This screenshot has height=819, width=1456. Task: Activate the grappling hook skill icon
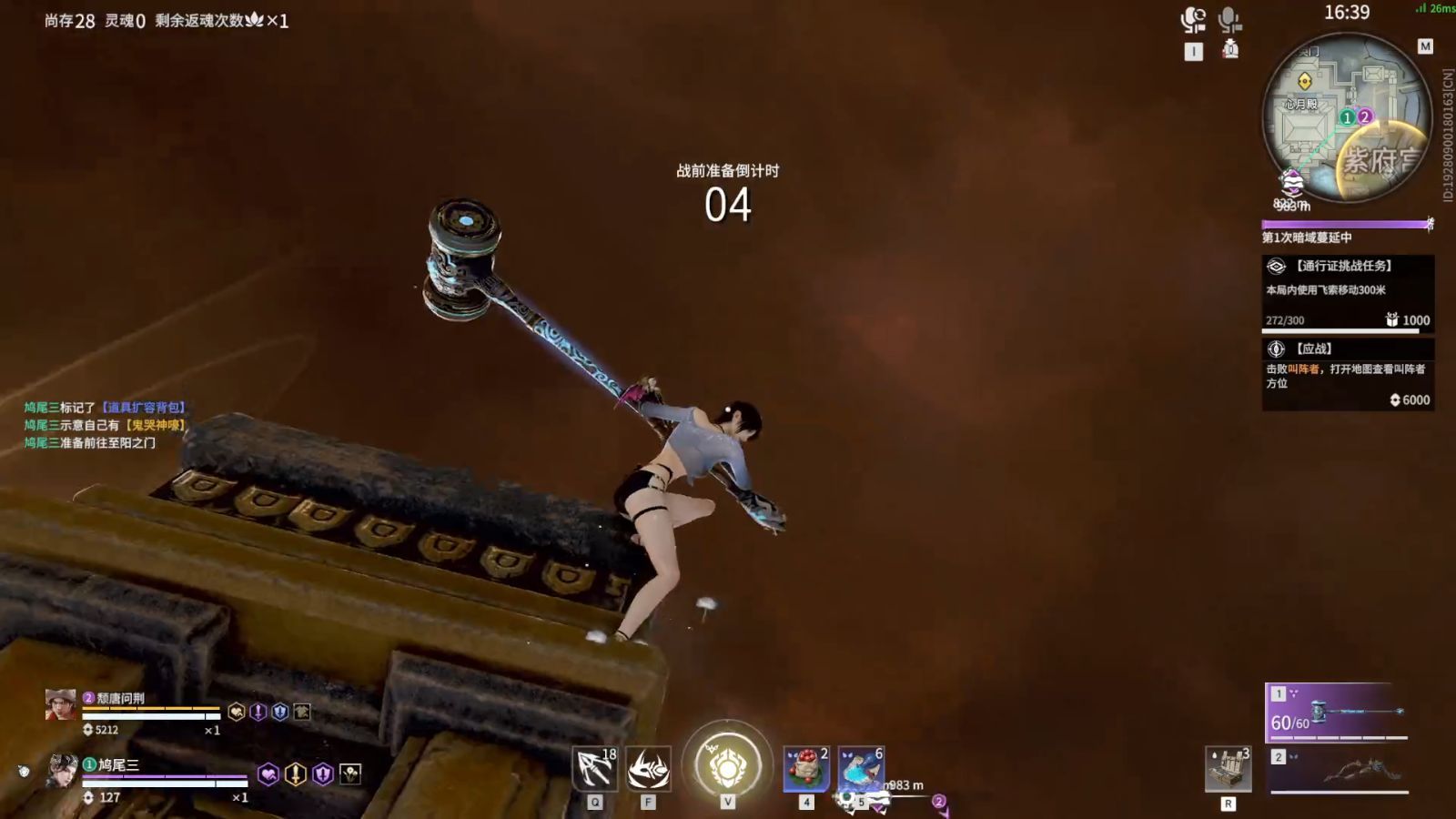coord(594,769)
